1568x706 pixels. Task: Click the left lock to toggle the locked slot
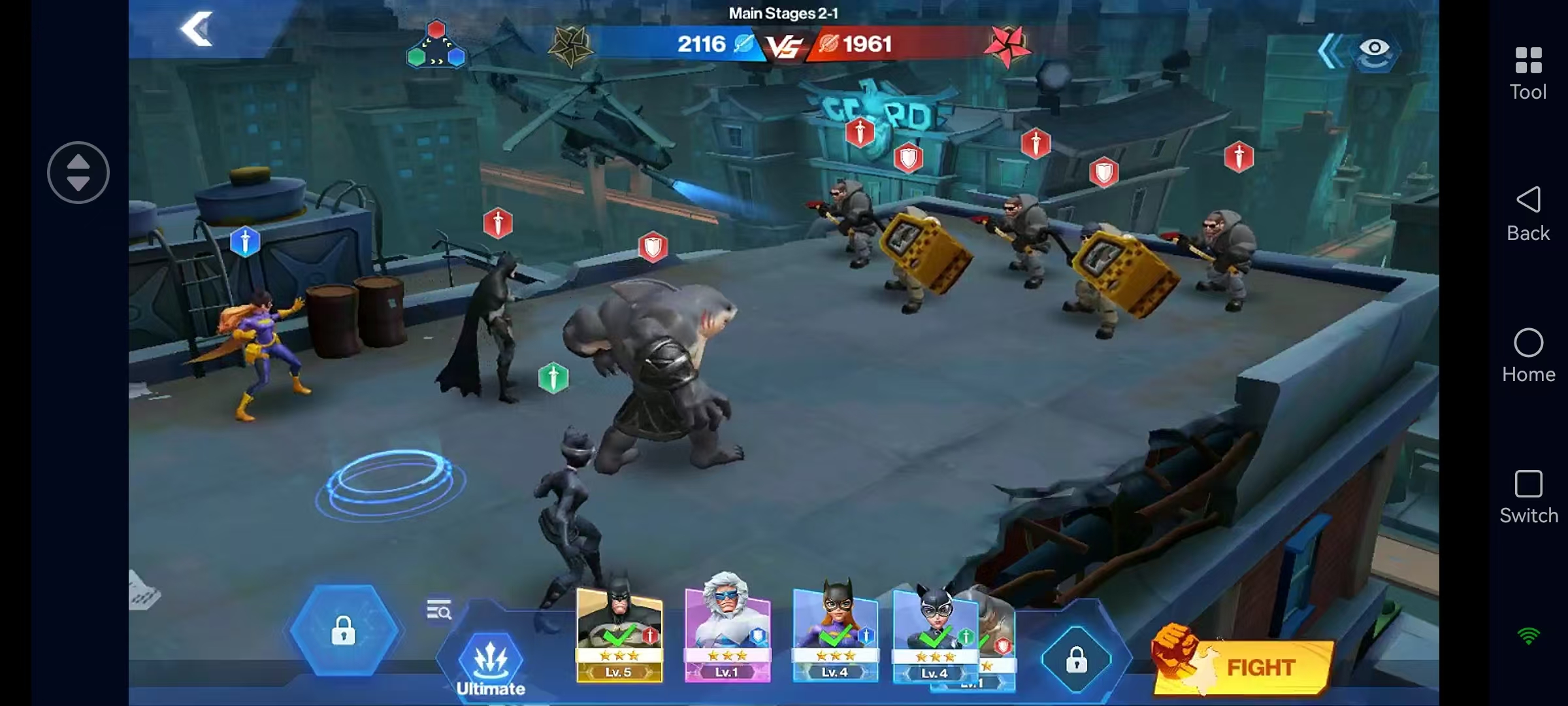tap(344, 631)
